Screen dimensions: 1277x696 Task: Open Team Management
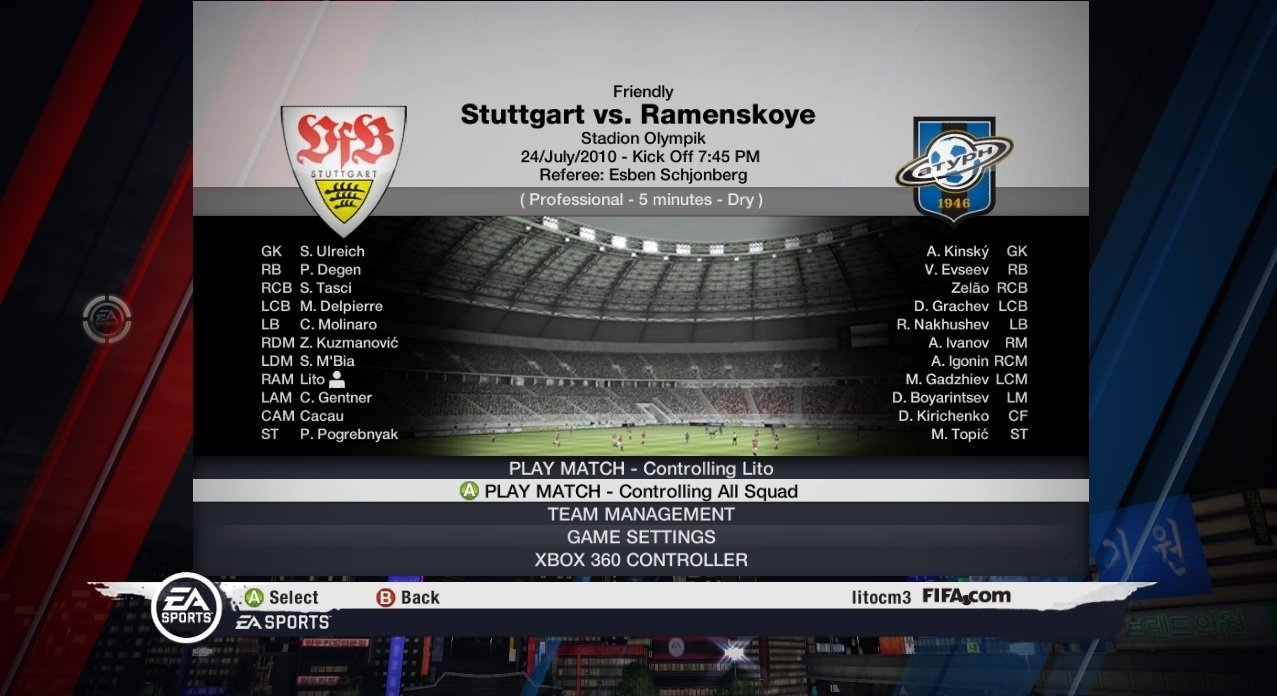coord(640,514)
